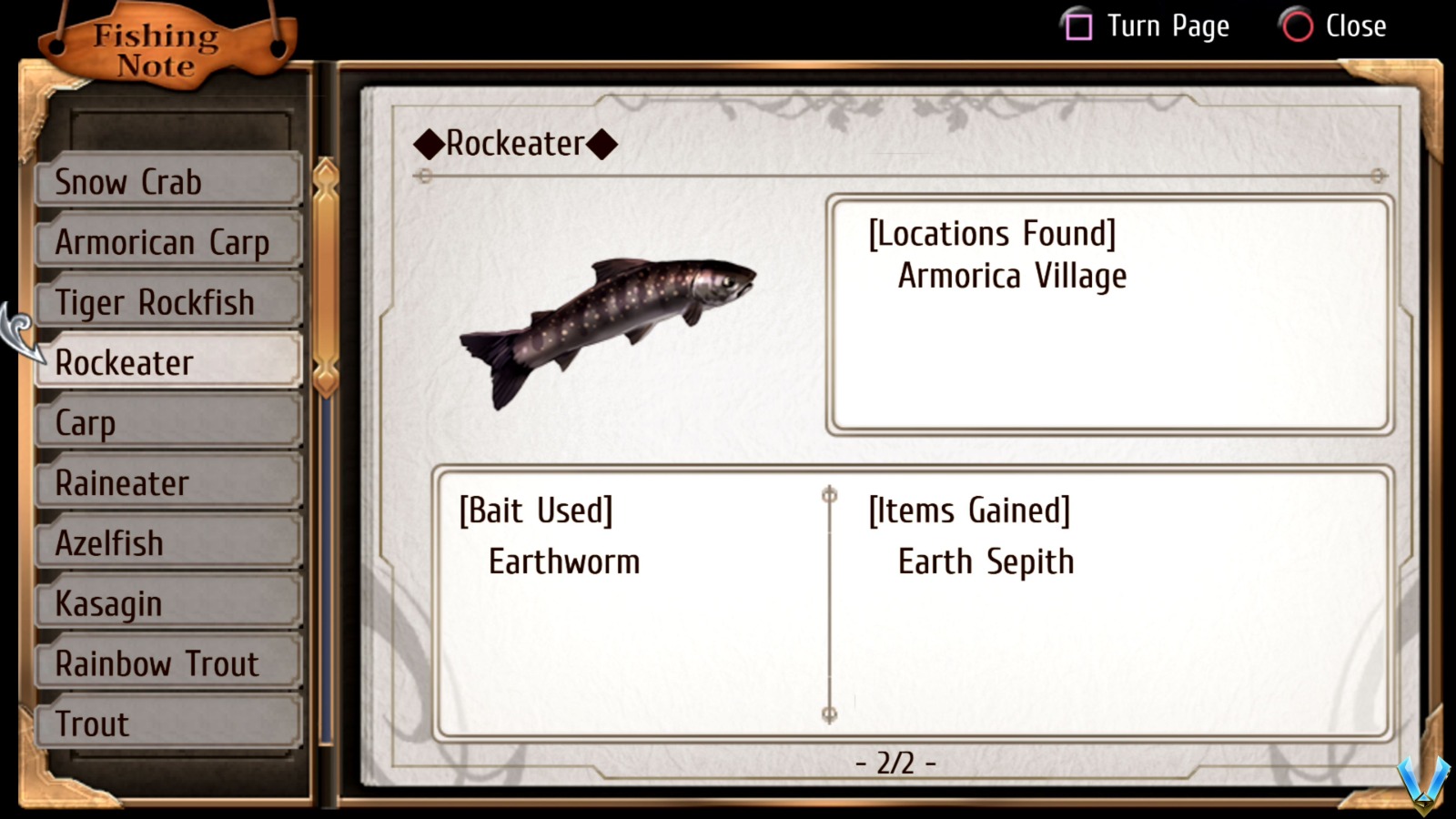Select the Azelfish entry
Screen dimensions: 1456x819
tap(168, 542)
